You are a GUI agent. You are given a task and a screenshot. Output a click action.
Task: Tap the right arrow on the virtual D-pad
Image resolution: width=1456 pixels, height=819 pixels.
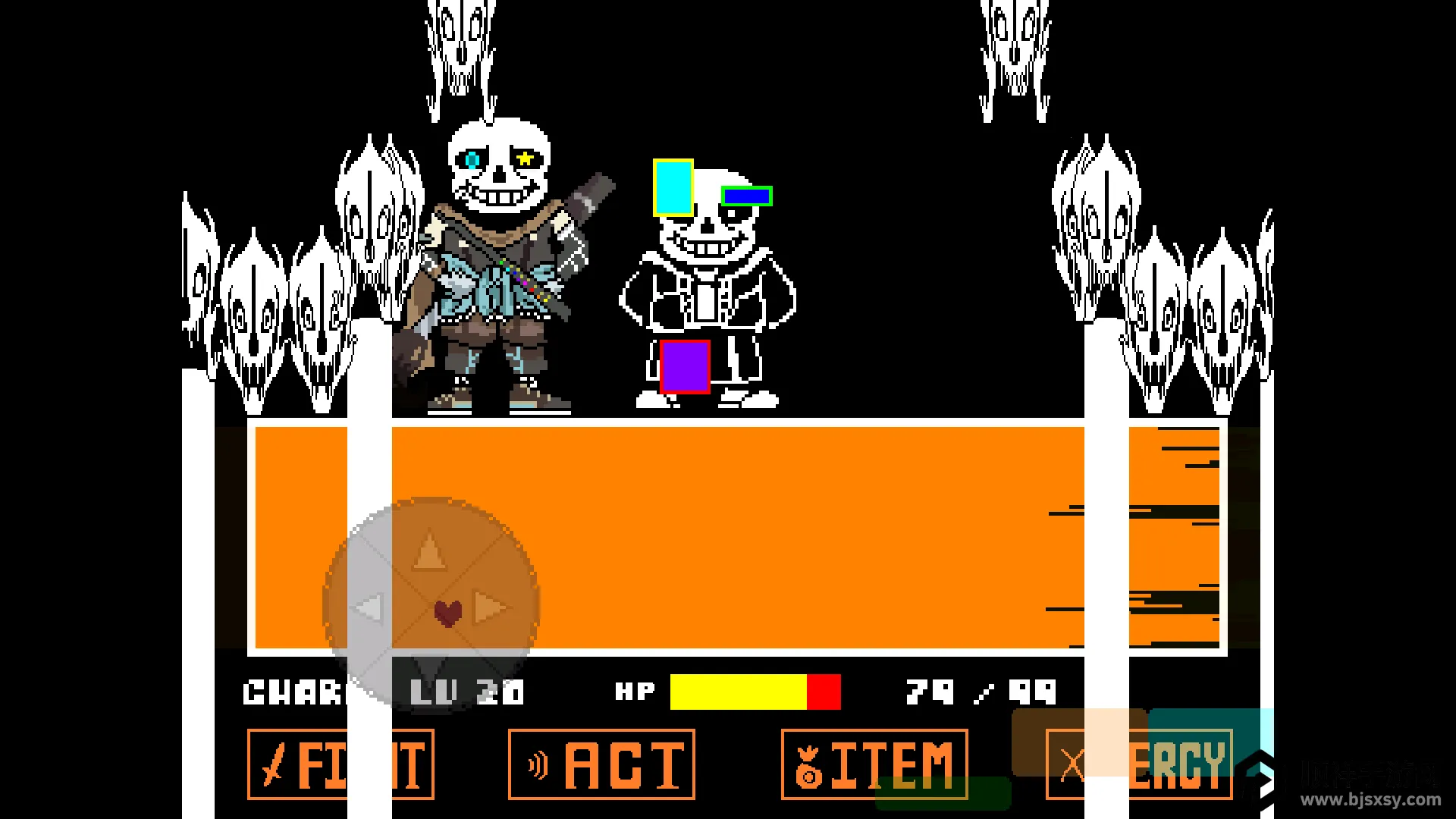pos(491,607)
